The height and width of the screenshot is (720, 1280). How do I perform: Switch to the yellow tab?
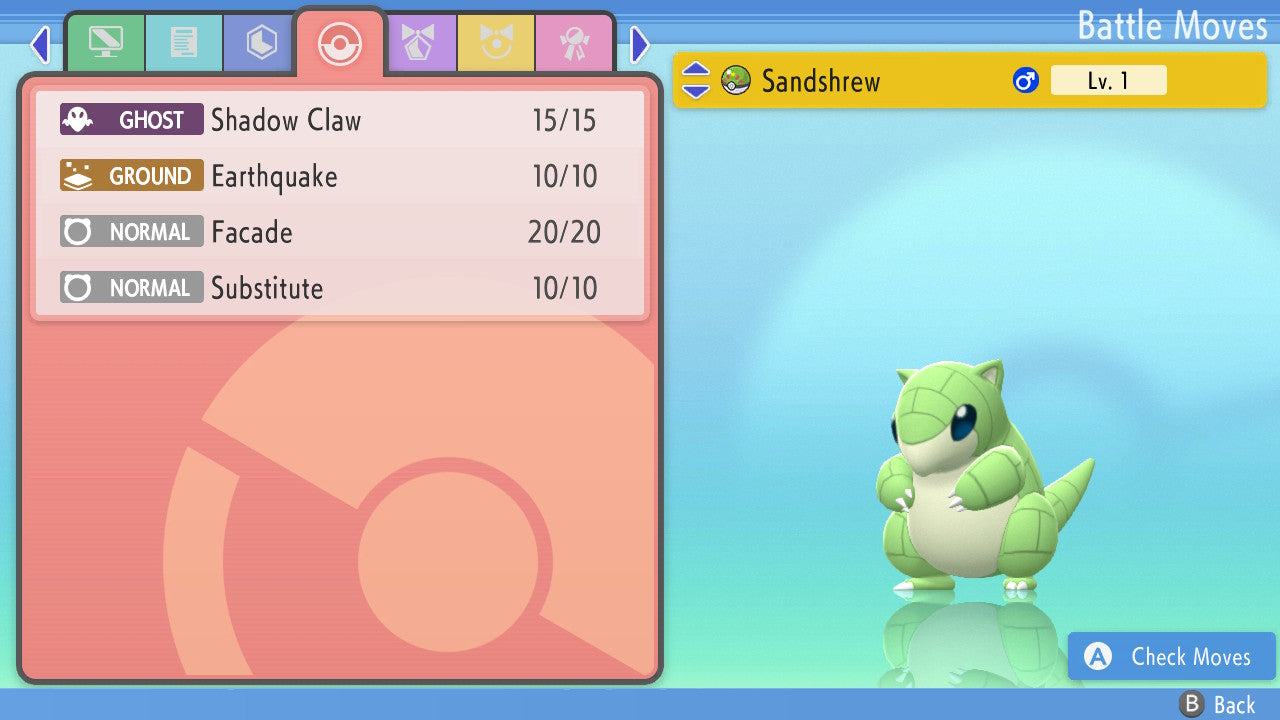point(496,43)
